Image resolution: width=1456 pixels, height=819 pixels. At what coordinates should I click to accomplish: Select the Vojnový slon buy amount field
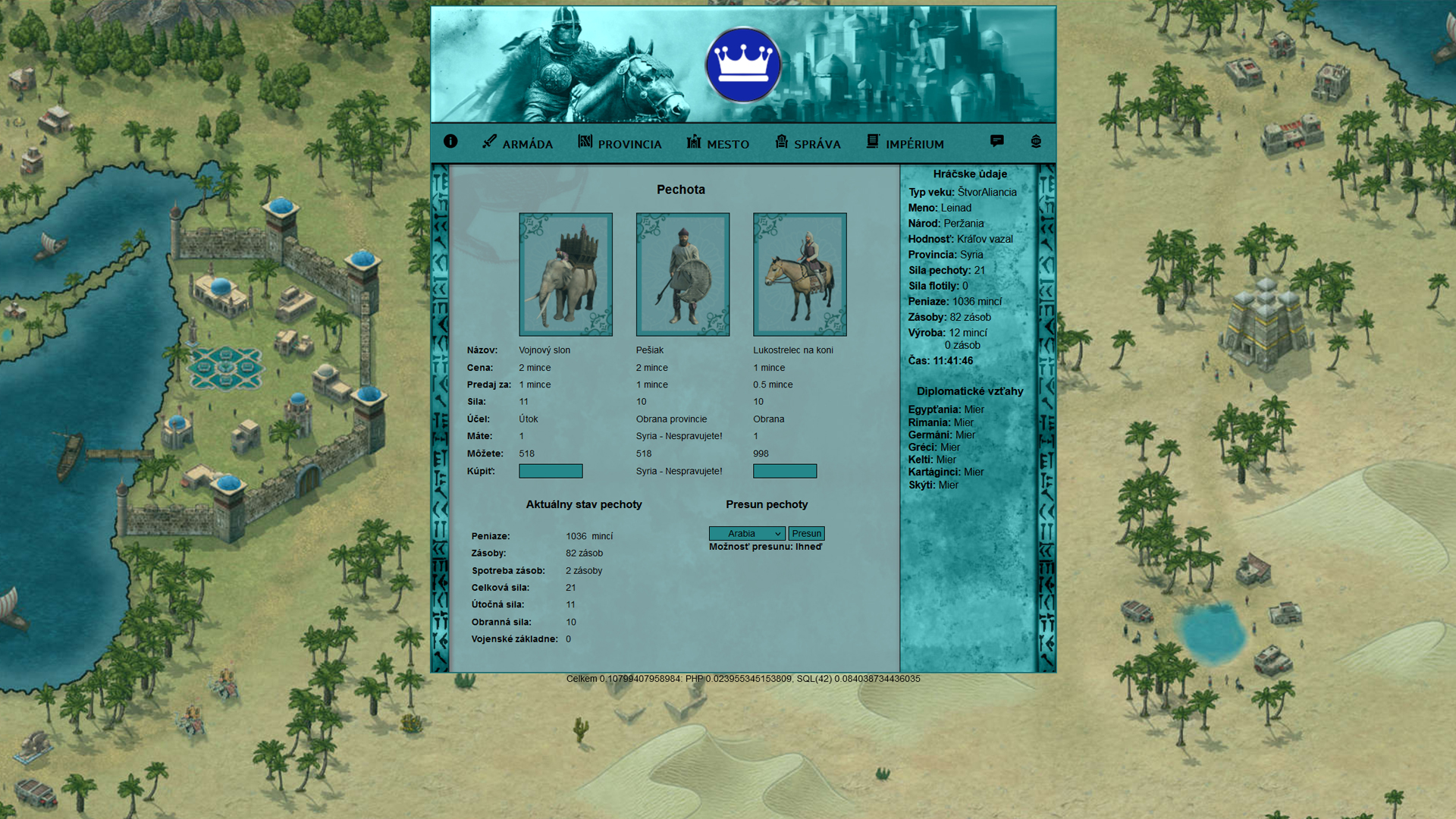[x=551, y=471]
